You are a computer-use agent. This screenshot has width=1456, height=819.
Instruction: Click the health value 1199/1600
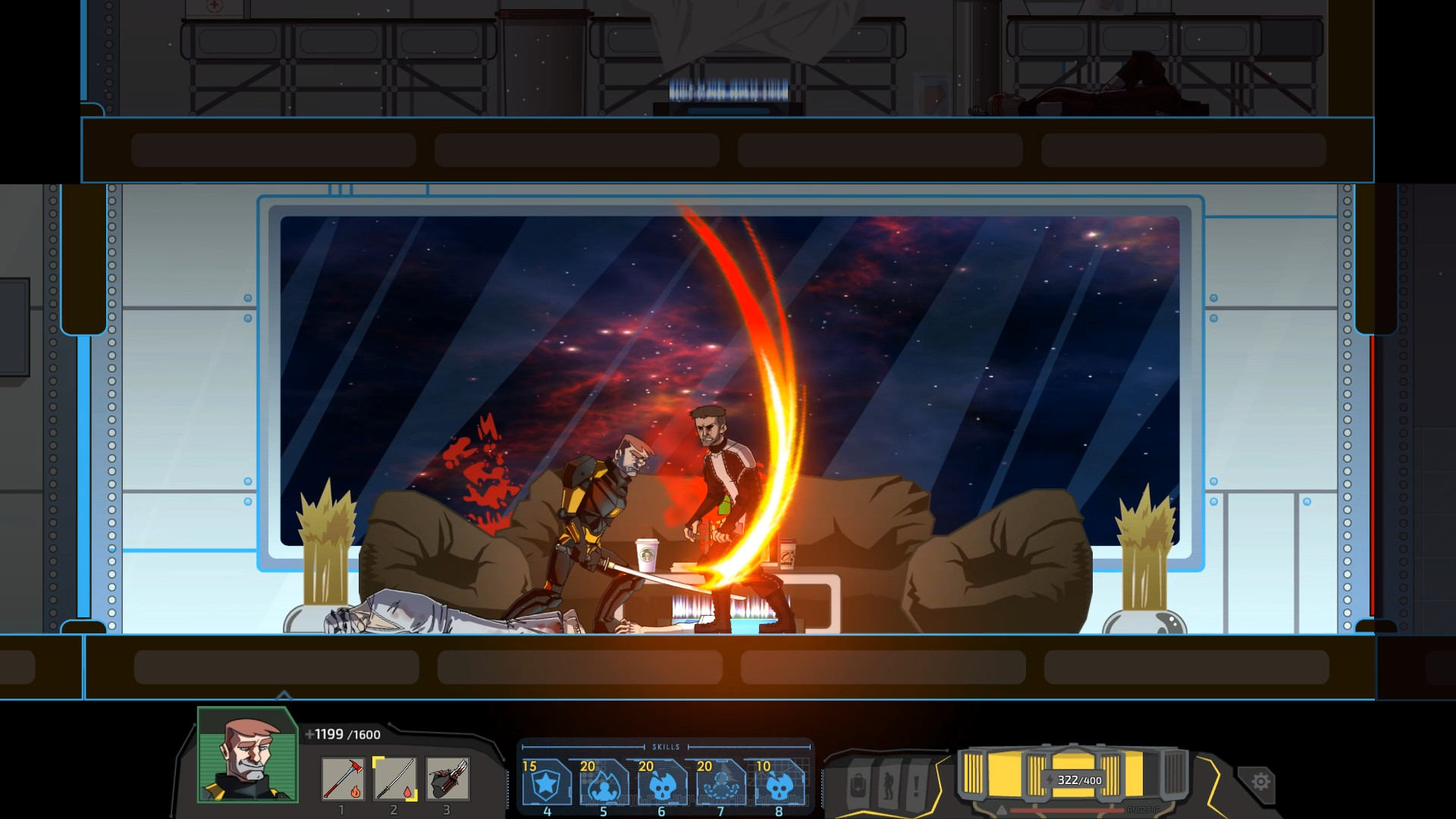tap(340, 734)
